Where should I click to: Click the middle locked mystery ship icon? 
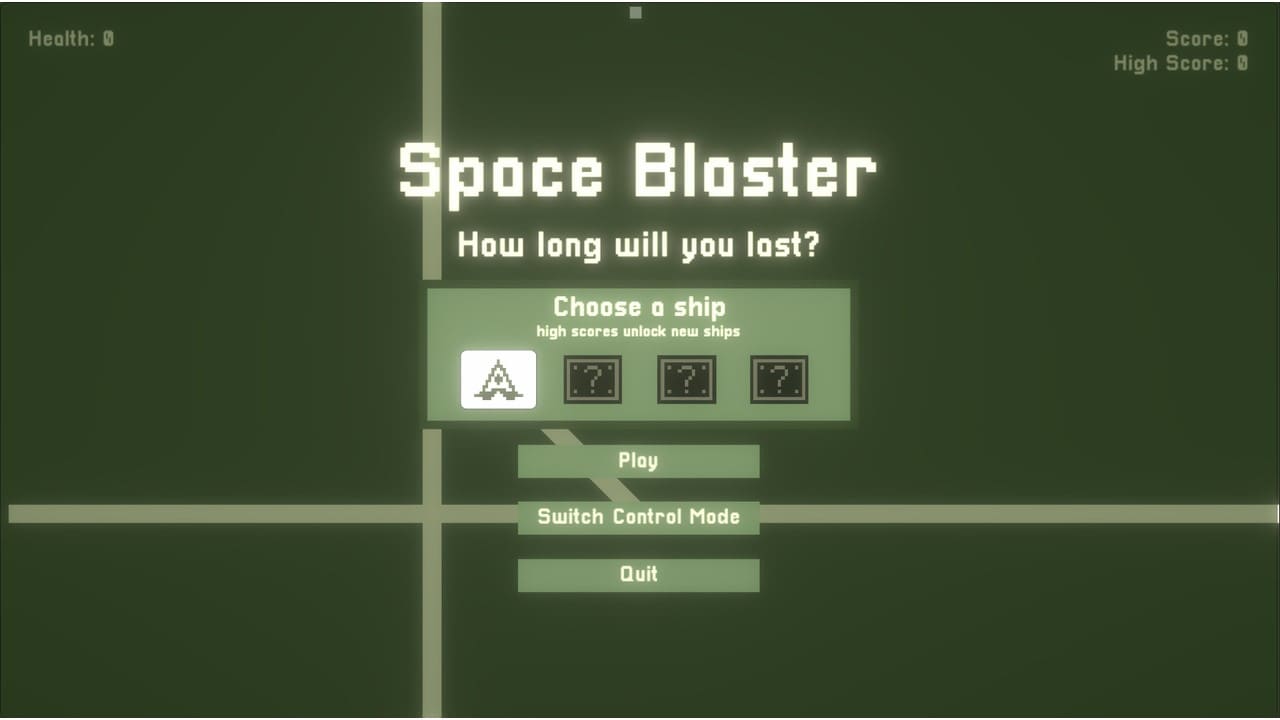click(x=686, y=379)
